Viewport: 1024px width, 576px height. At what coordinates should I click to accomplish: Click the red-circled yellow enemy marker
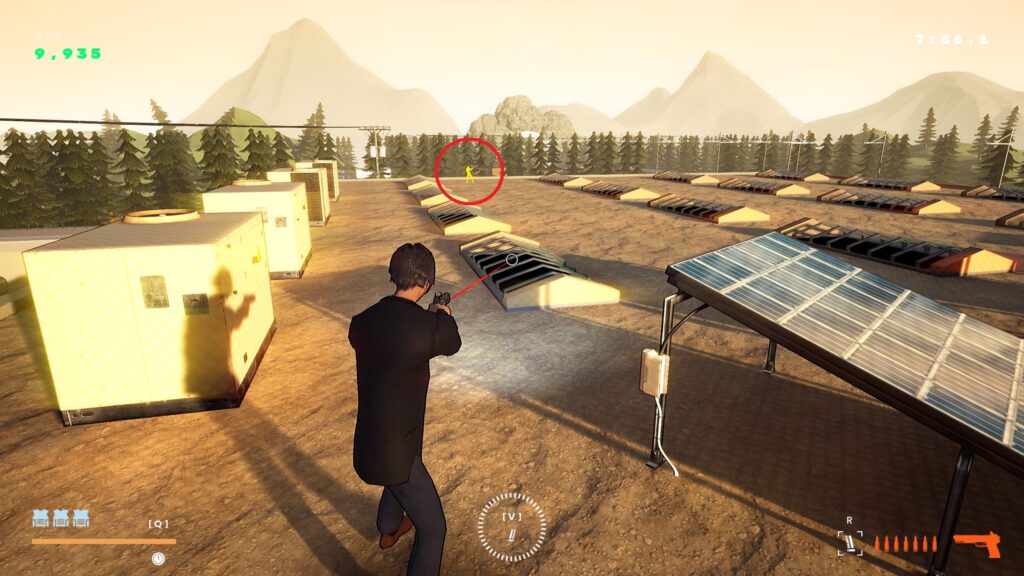pos(469,173)
